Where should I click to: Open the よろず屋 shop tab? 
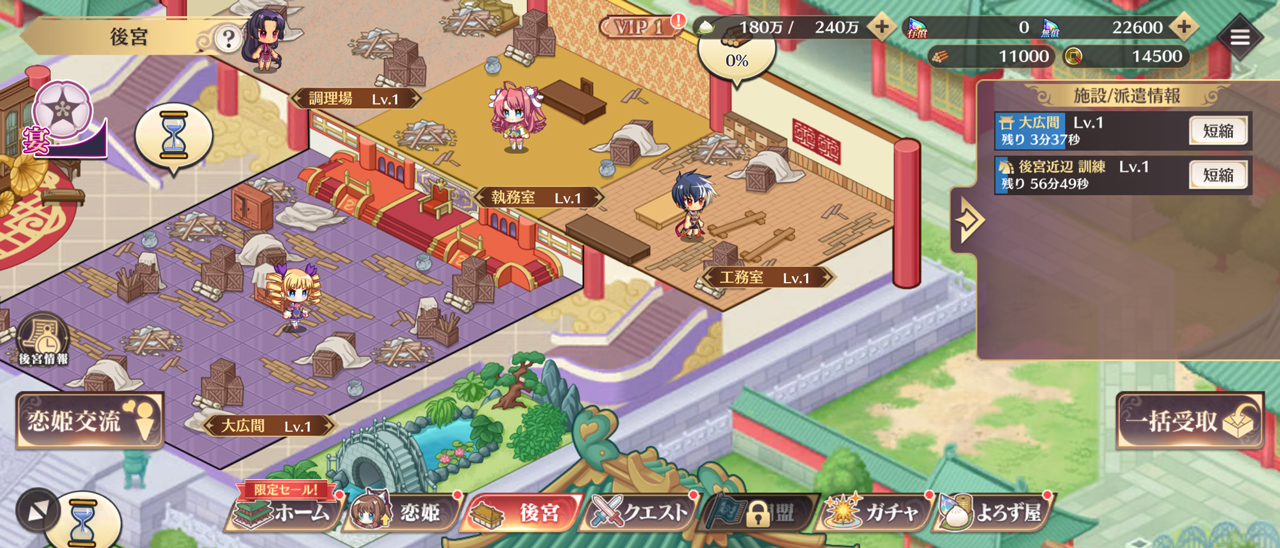click(x=995, y=513)
